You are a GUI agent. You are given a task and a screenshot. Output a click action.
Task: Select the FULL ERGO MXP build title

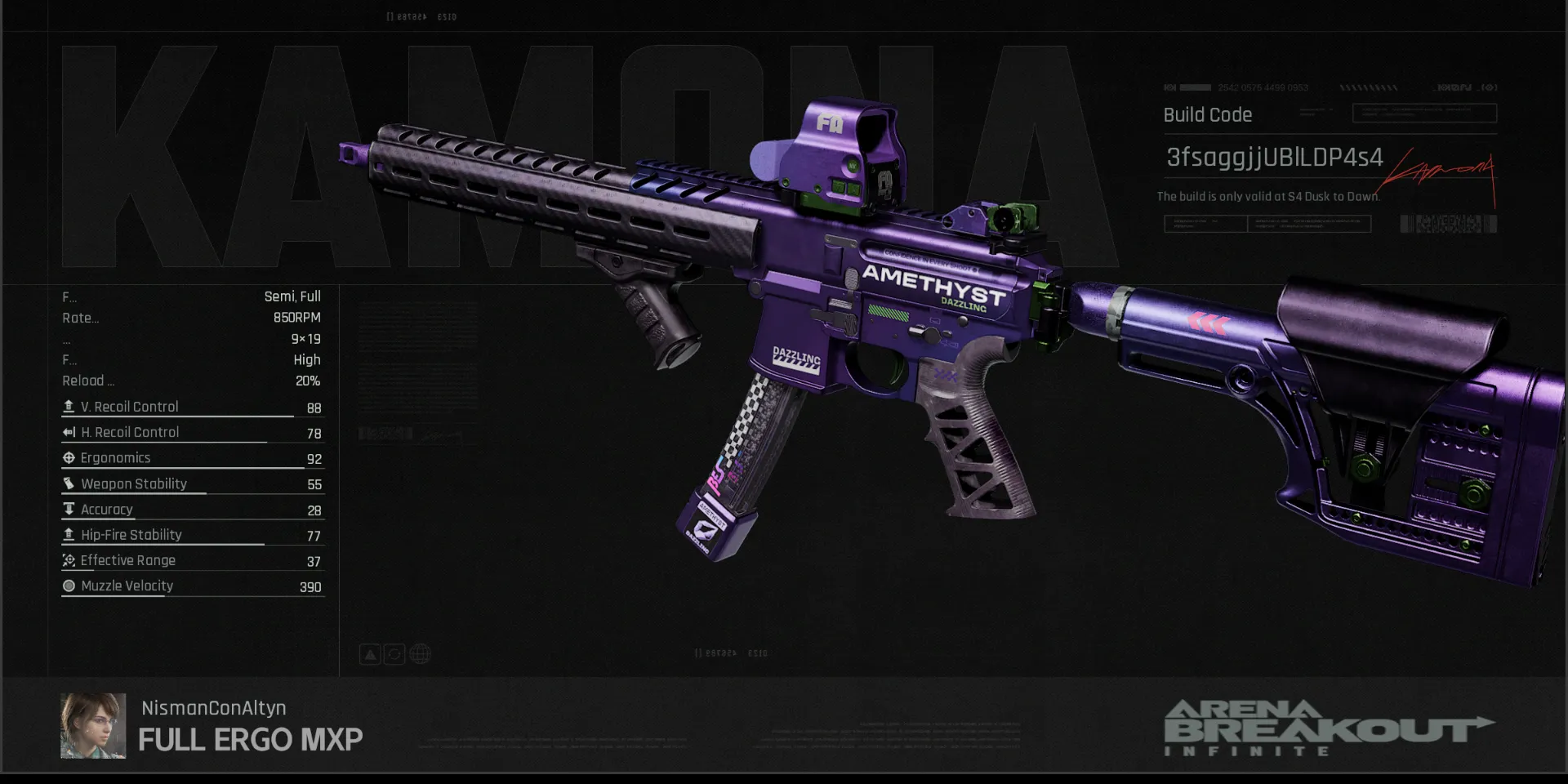pyautogui.click(x=251, y=740)
